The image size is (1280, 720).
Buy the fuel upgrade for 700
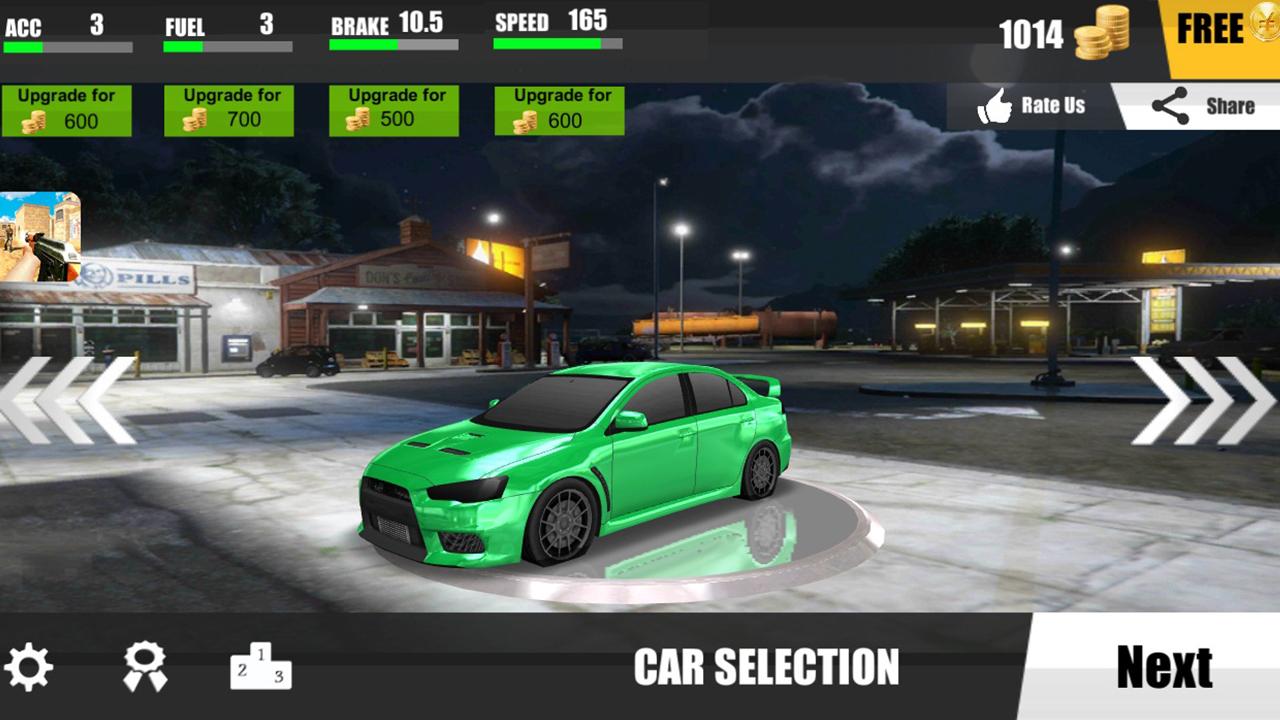pyautogui.click(x=229, y=110)
